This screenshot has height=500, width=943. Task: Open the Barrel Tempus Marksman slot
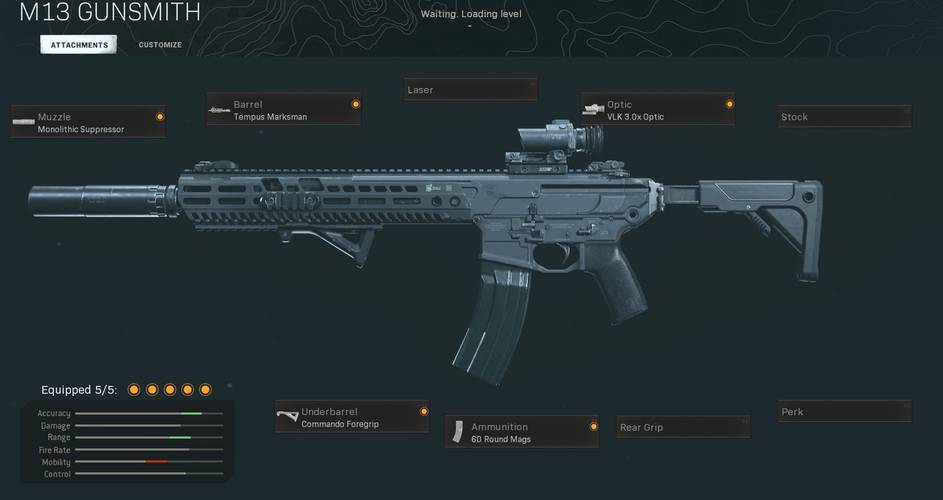(284, 110)
